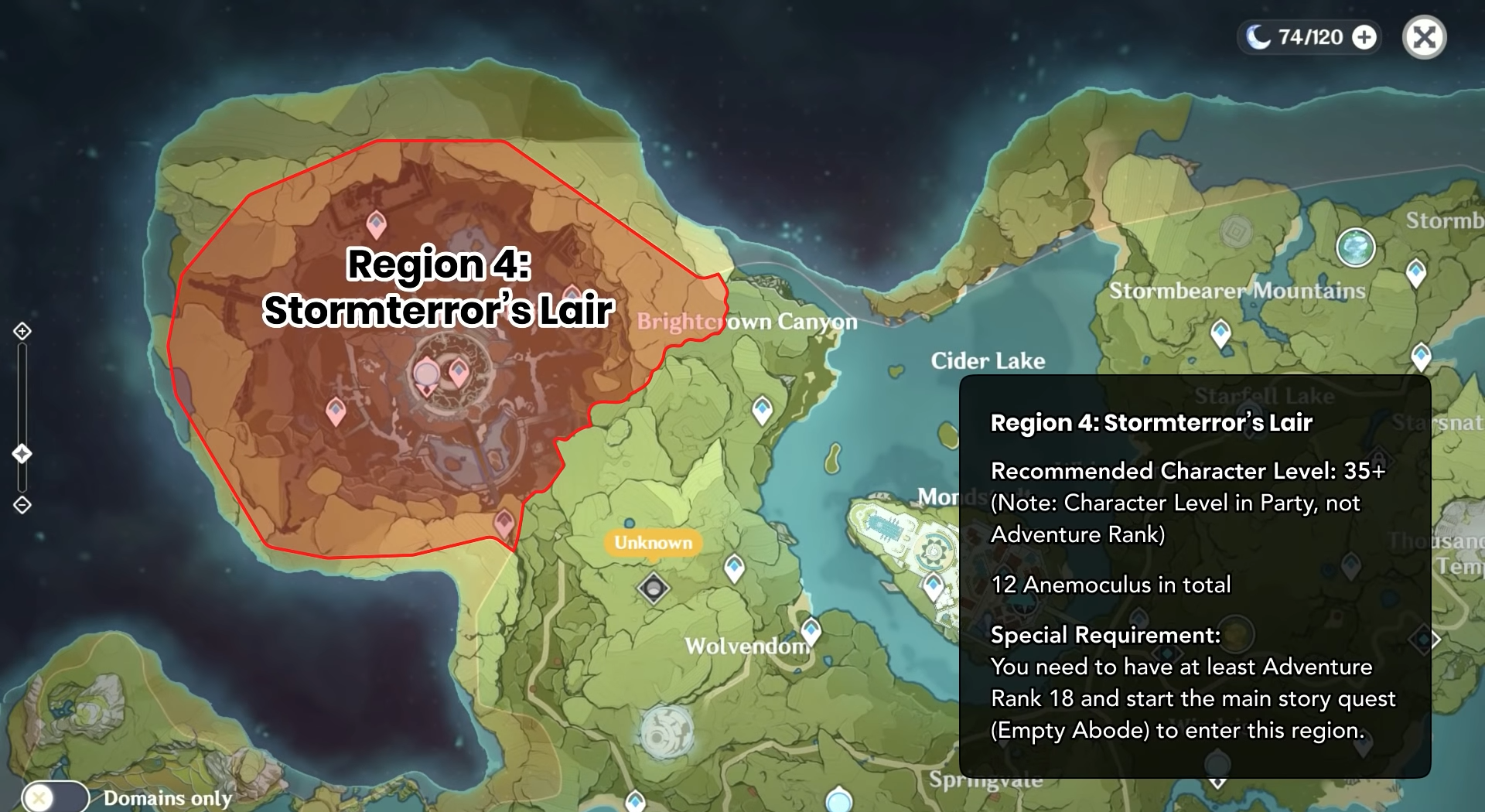Choose the teleport waypoint under the Stormbearer Mountains label
The height and width of the screenshot is (812, 1485).
pyautogui.click(x=1220, y=333)
